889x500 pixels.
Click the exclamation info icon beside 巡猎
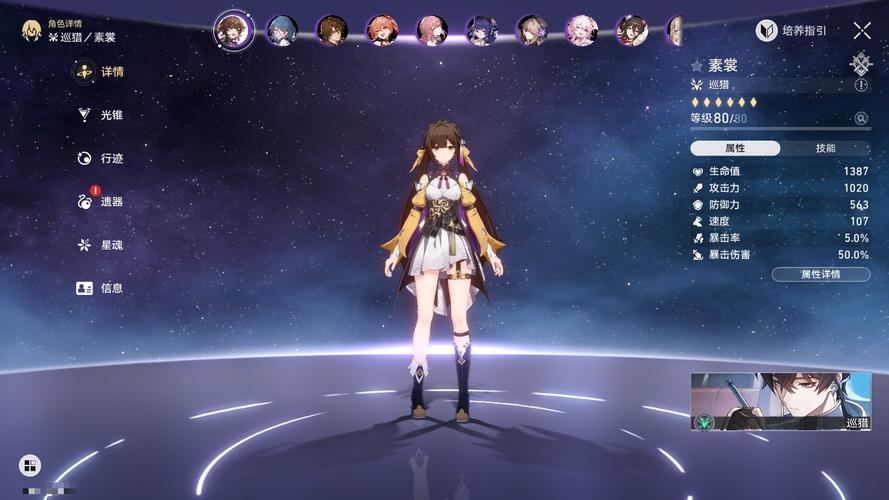tap(862, 86)
